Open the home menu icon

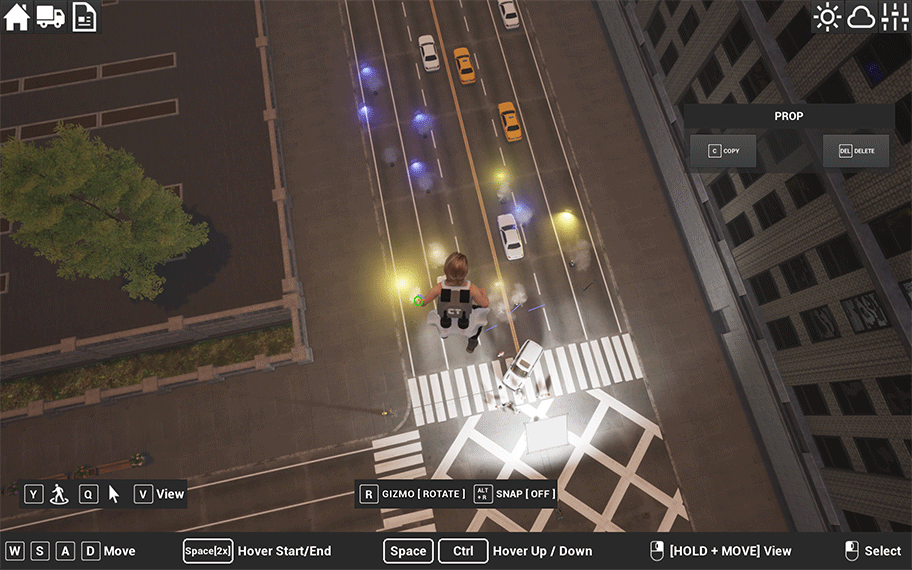coord(17,17)
